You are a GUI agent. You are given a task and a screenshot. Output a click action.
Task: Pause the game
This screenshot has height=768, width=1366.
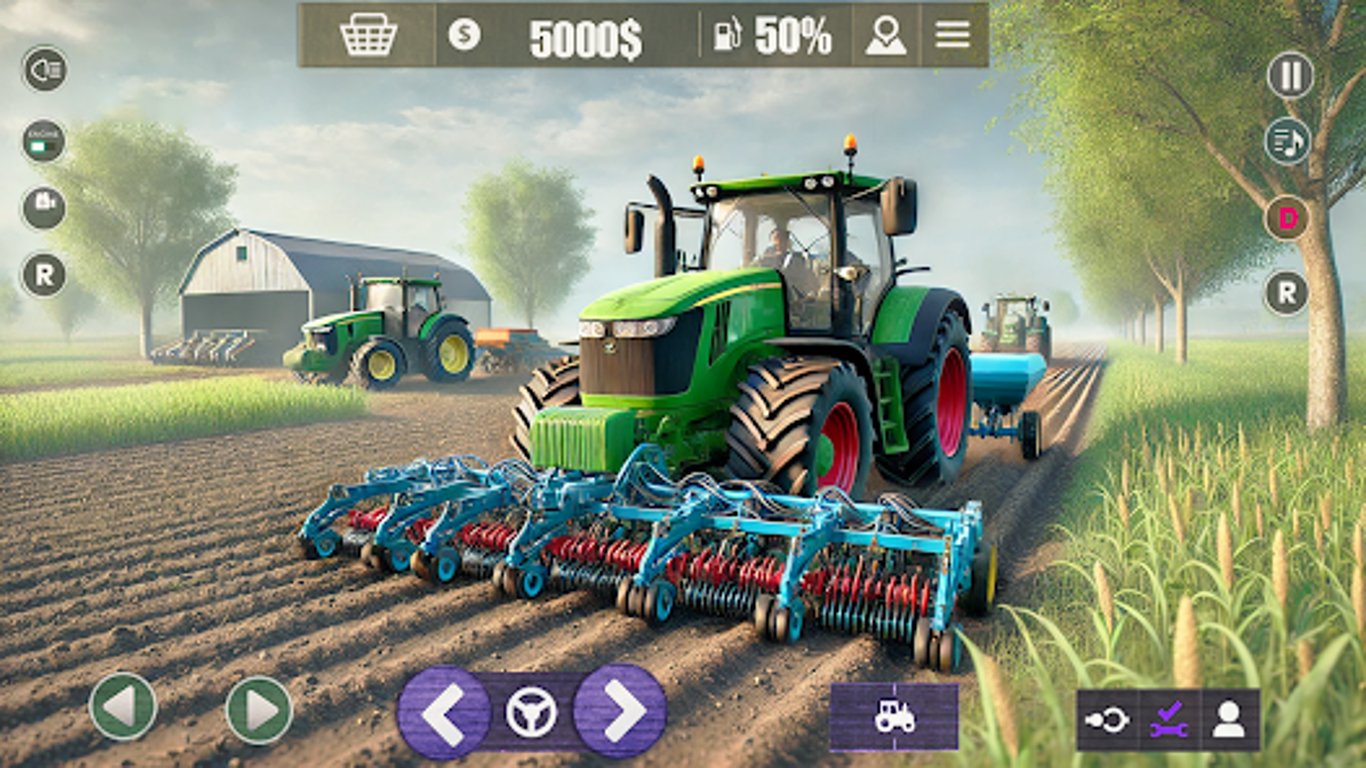(1290, 72)
